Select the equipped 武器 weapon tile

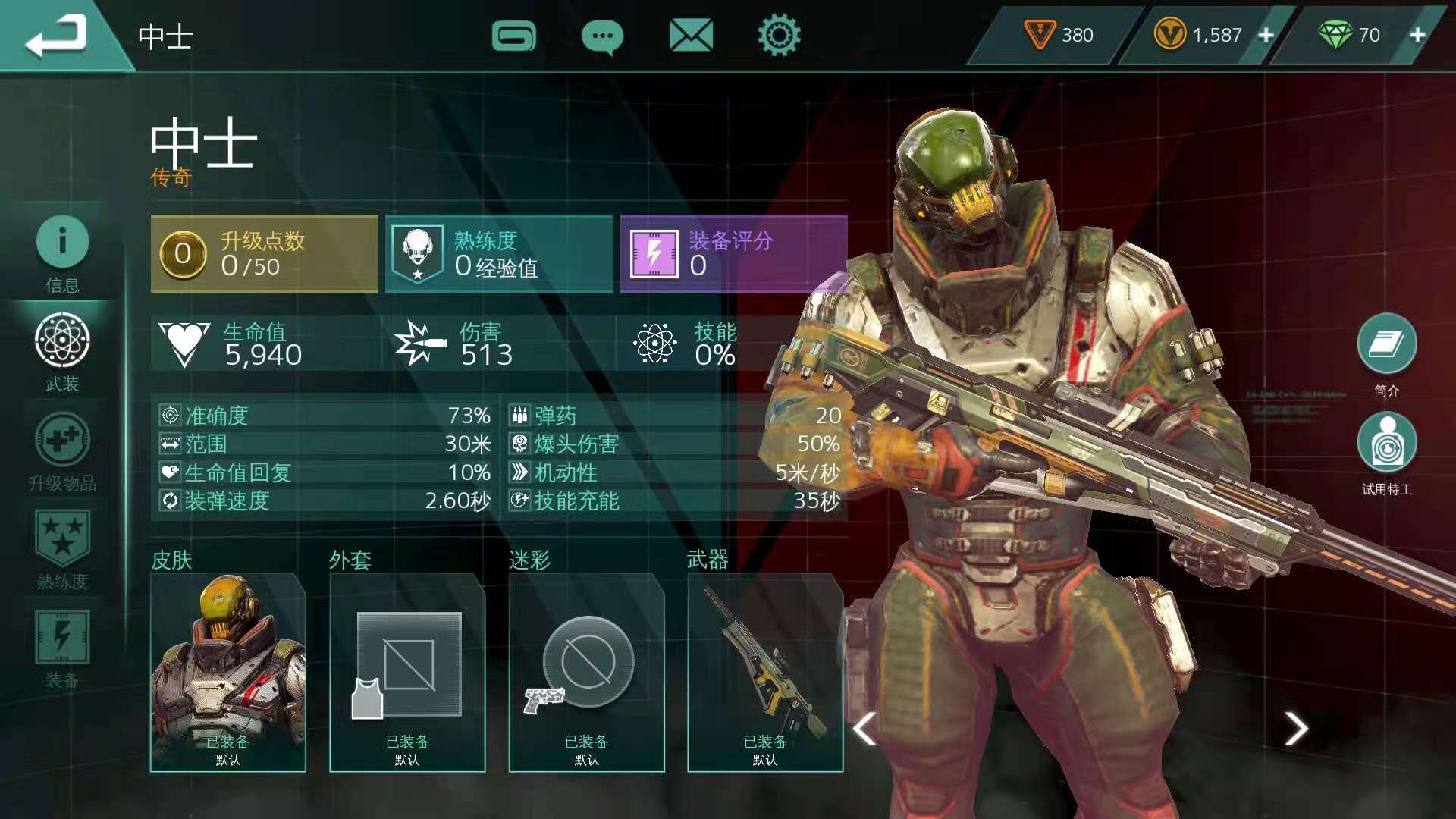pyautogui.click(x=765, y=673)
